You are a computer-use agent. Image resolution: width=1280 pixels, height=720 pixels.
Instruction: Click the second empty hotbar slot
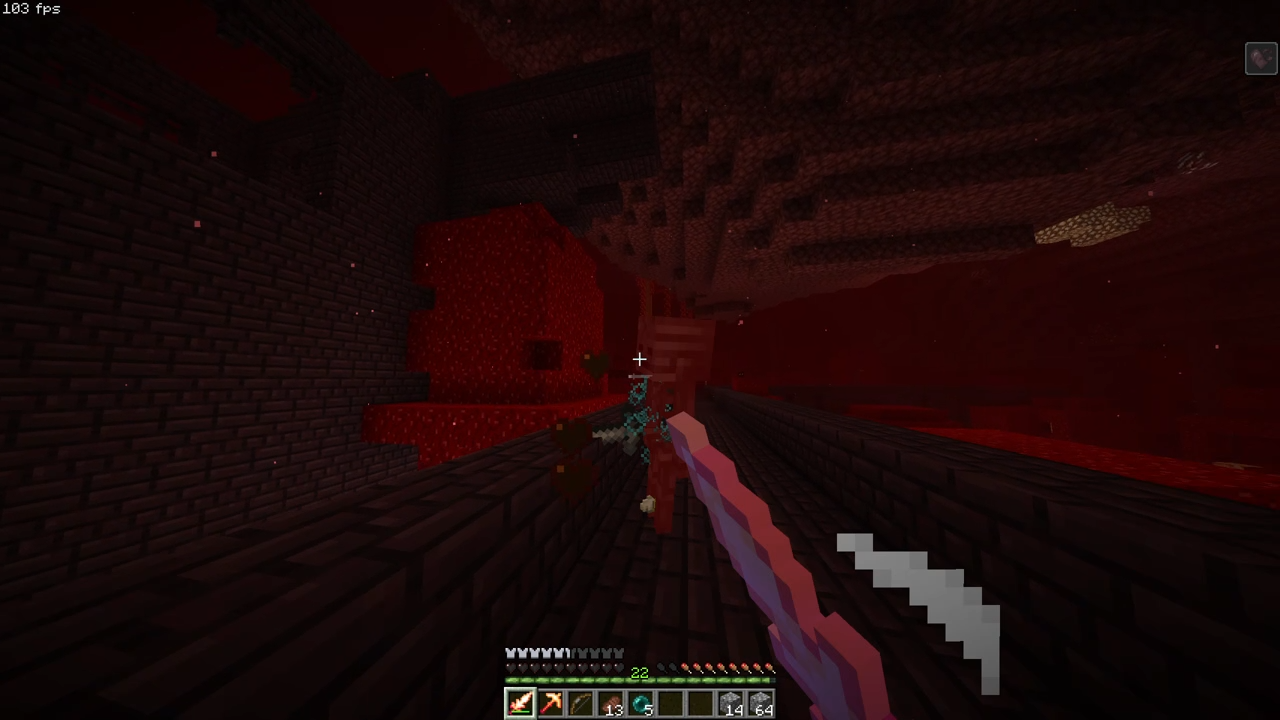point(702,703)
